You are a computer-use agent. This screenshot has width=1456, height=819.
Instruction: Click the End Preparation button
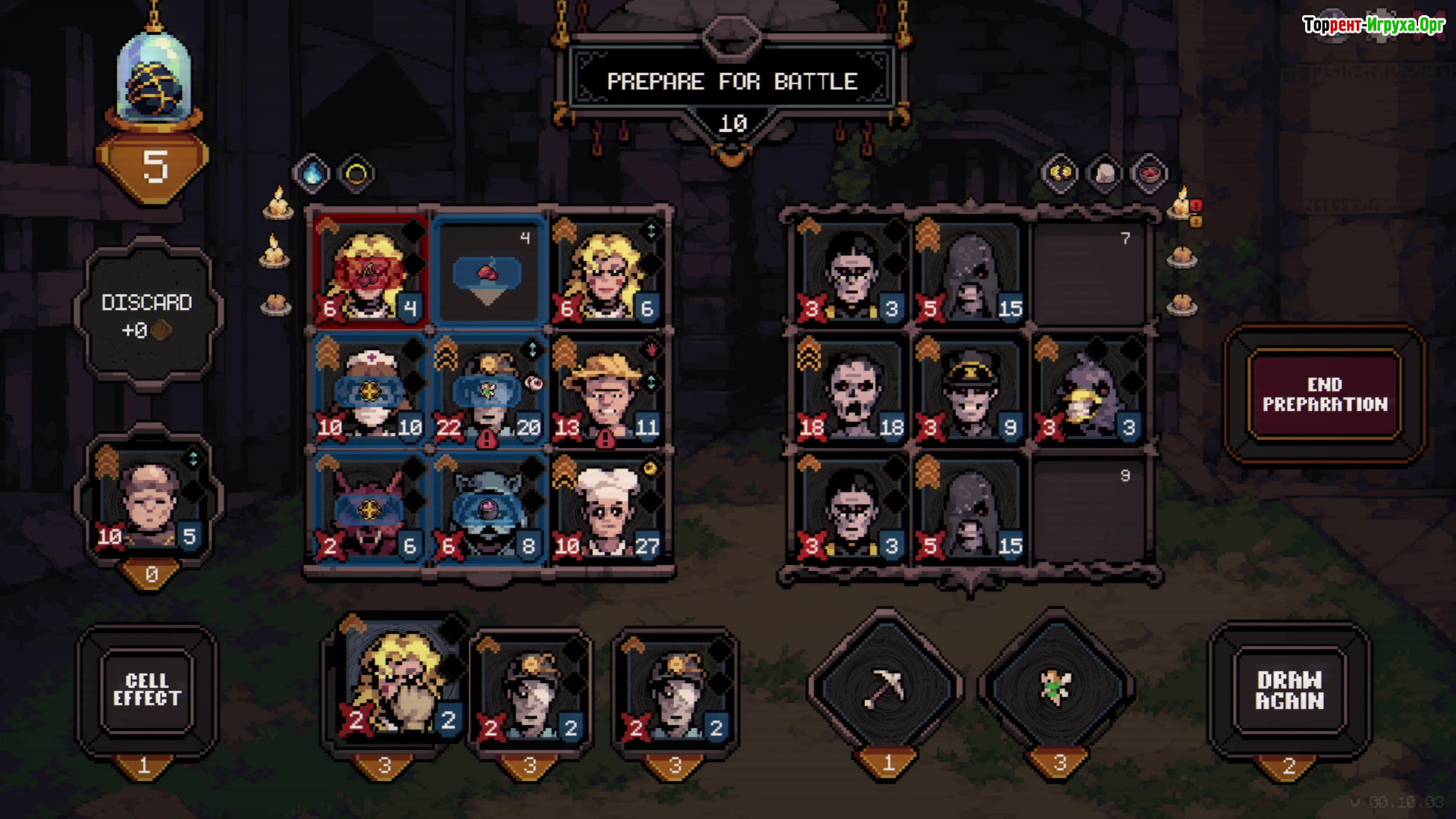coord(1324,394)
